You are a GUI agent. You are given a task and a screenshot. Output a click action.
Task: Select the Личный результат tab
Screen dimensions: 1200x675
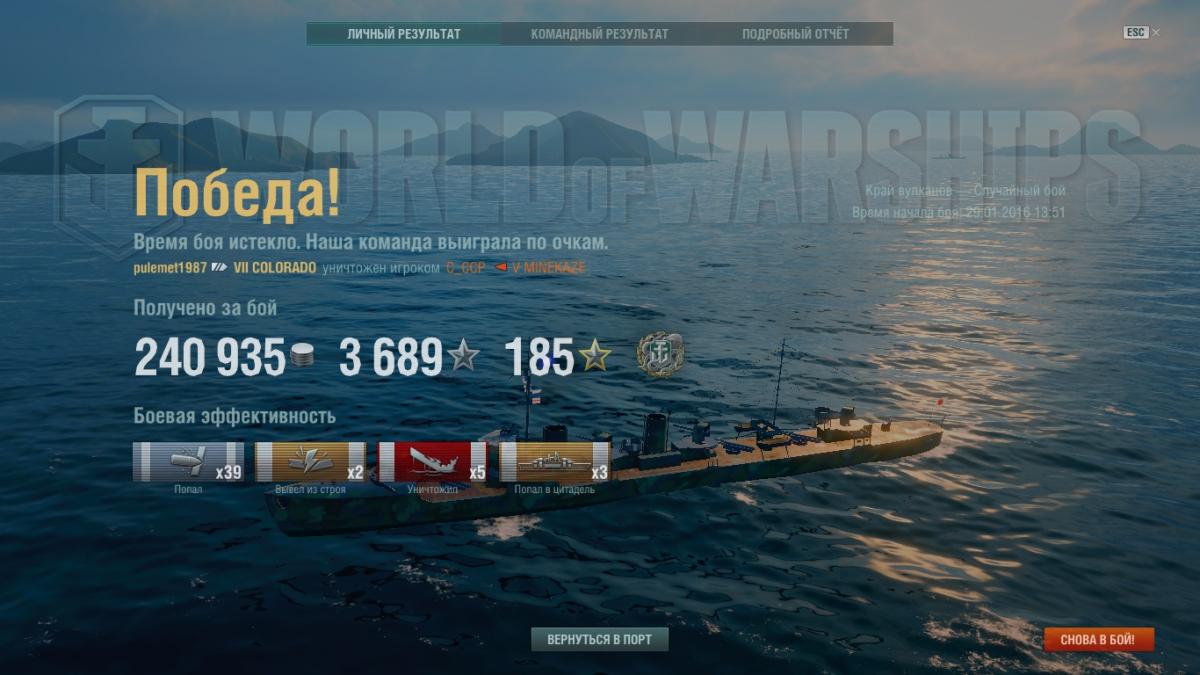(404, 34)
